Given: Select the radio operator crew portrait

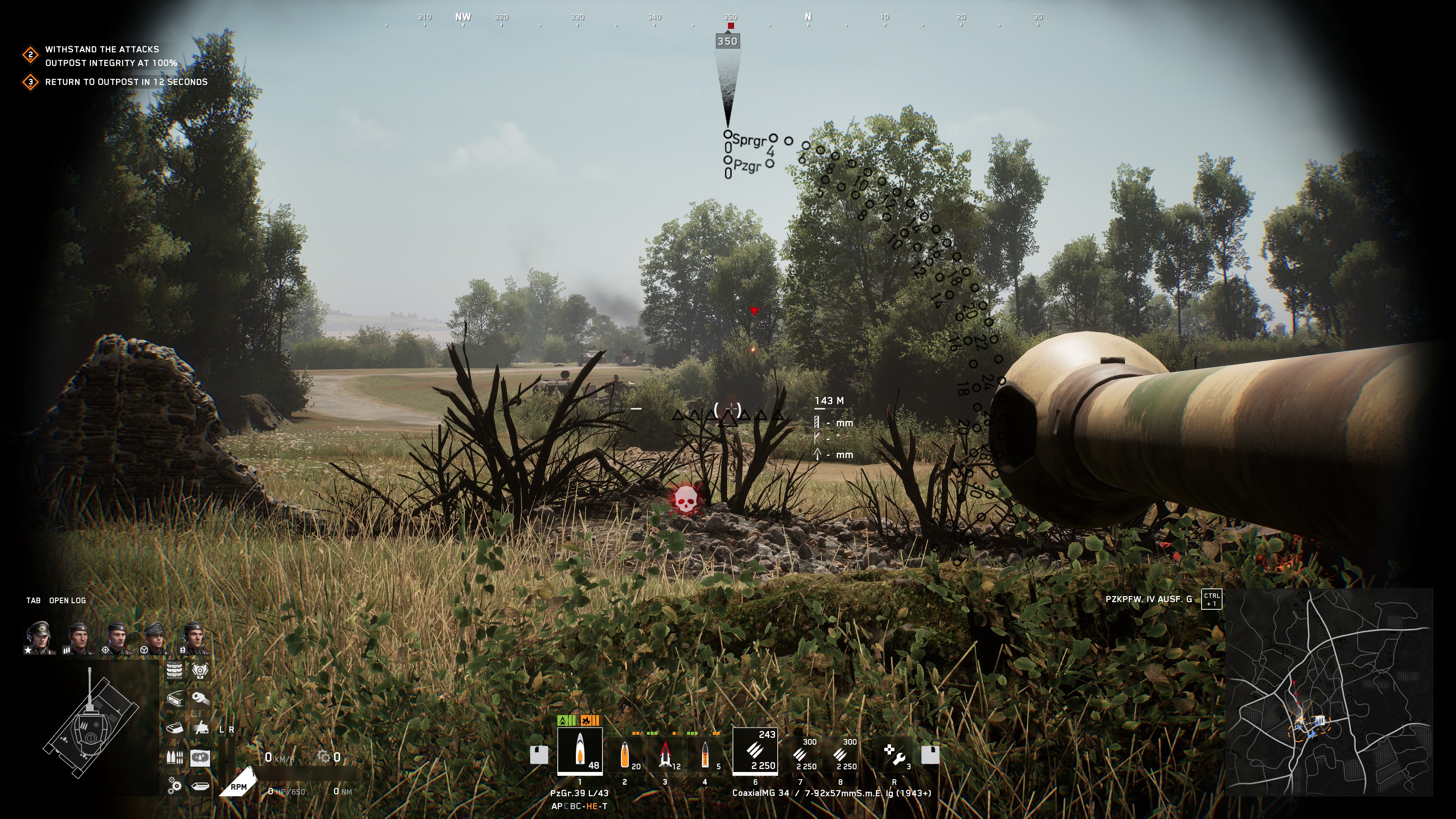Looking at the screenshot, I should click(194, 637).
